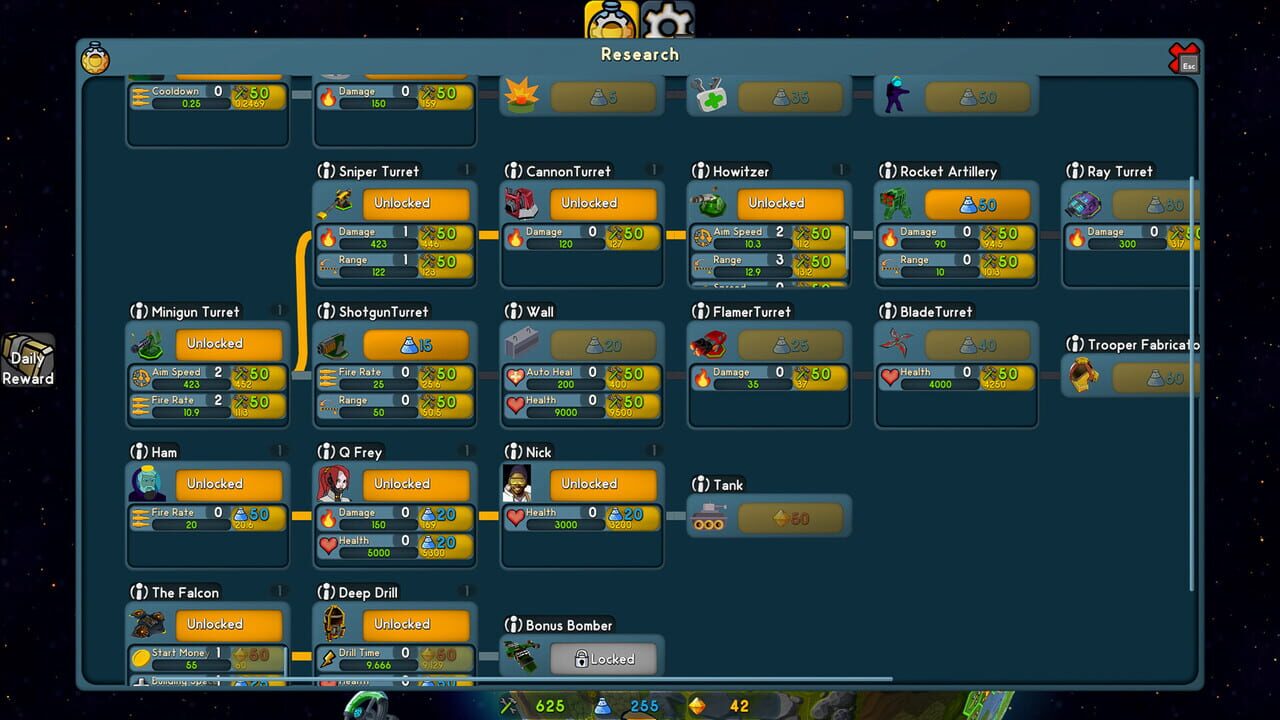Click the Unlocked button for Minigun Turret
Viewport: 1280px width, 720px height.
(x=228, y=343)
